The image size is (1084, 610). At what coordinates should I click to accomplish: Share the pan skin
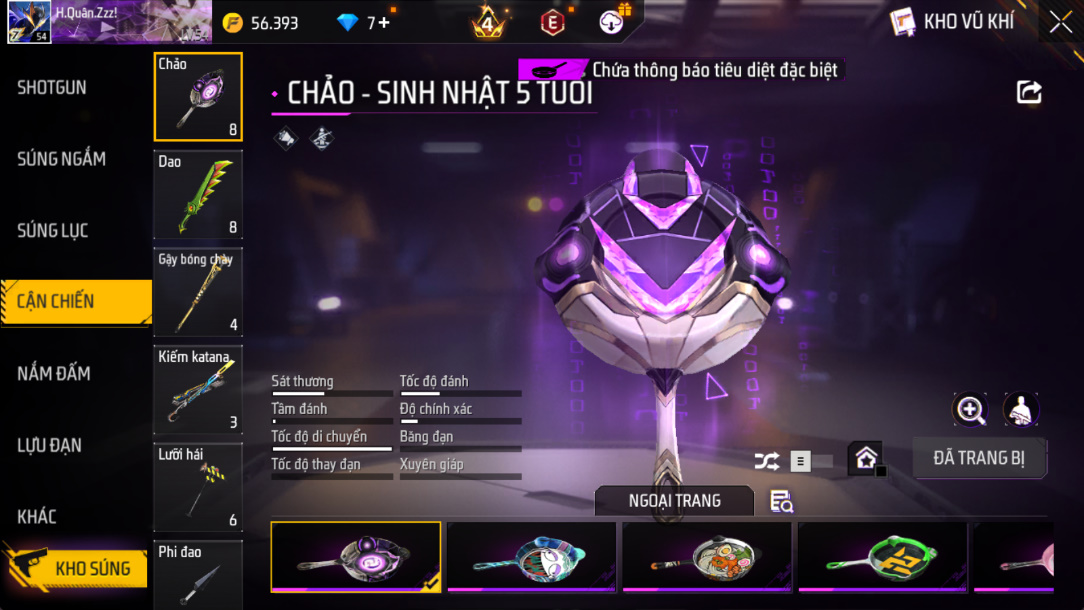click(x=1029, y=93)
